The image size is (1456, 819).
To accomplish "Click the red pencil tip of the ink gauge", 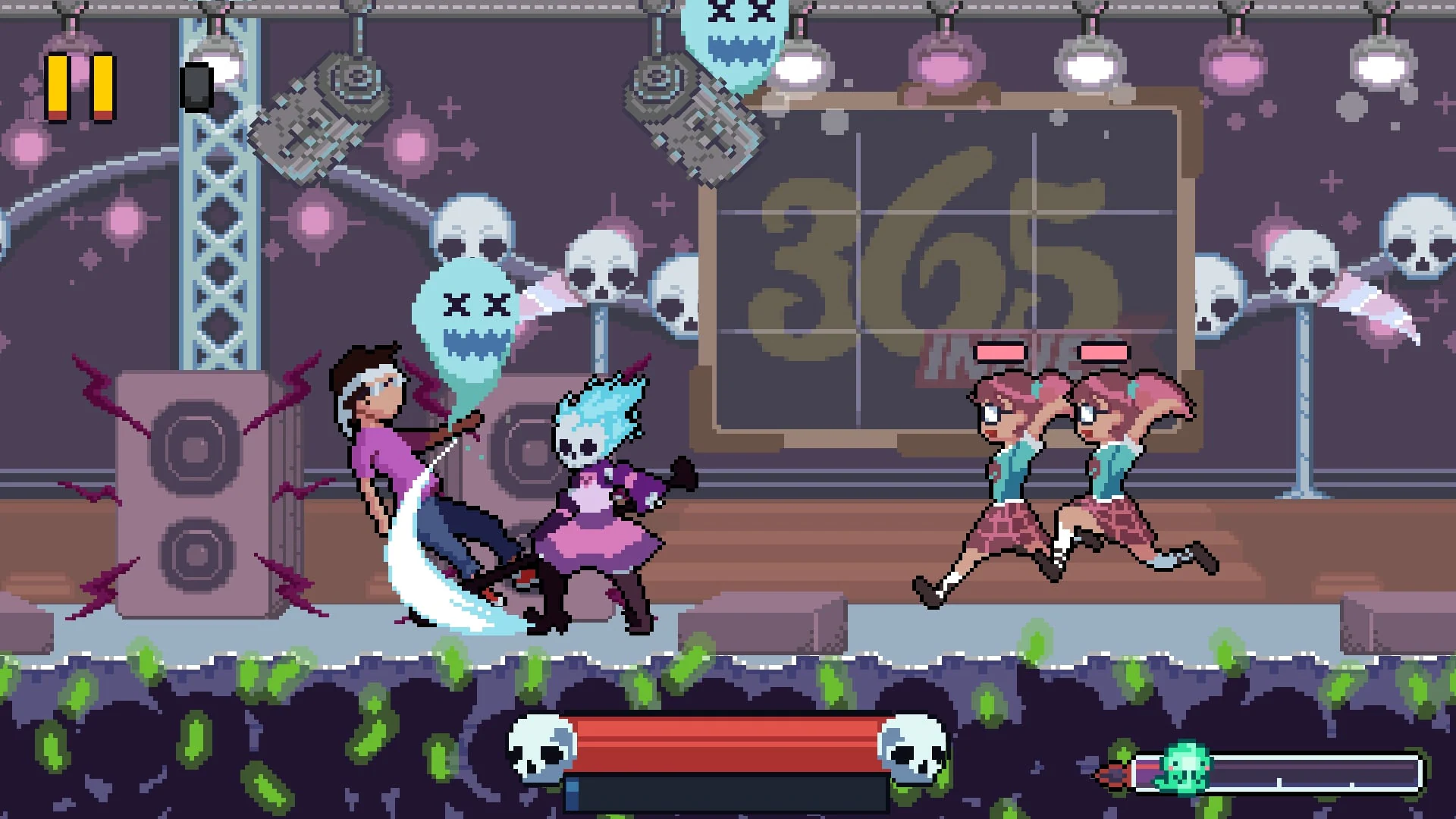I will coord(1113,774).
